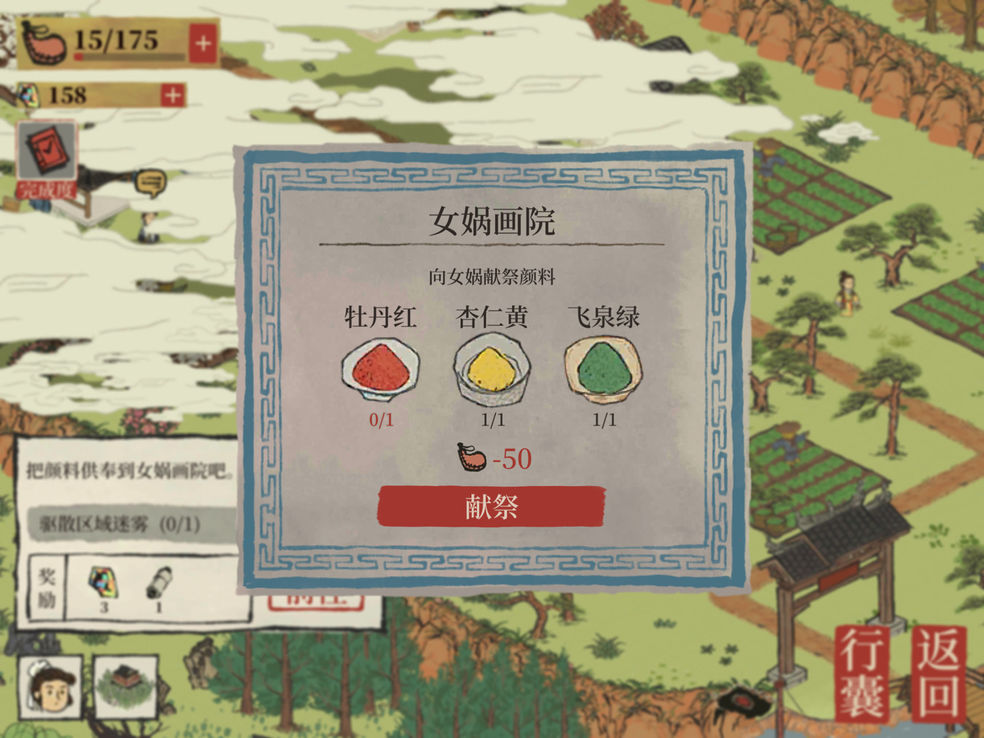Click the 返回 return button
Viewport: 984px width, 738px height.
939,673
